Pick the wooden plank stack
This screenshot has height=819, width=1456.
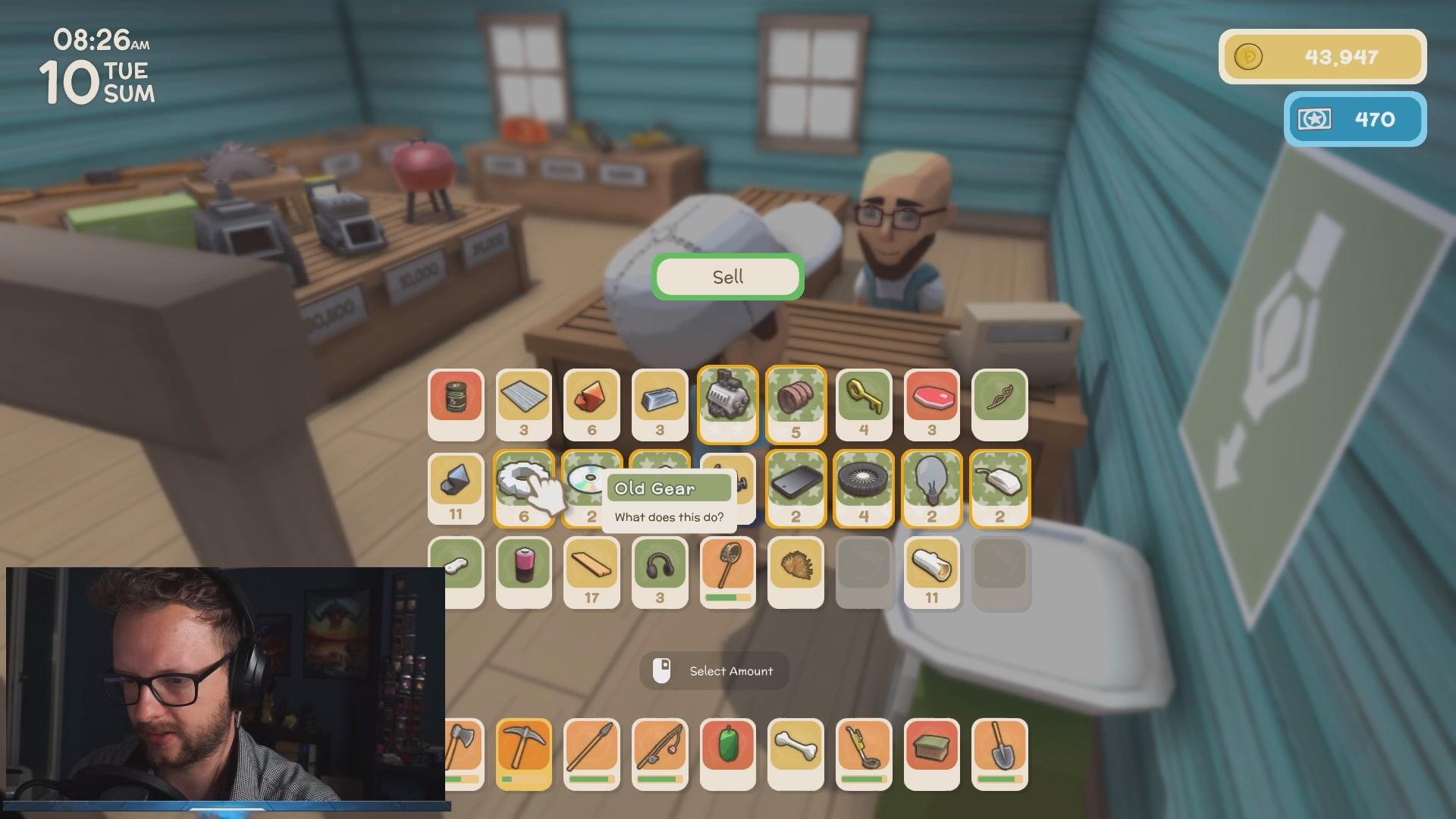[591, 572]
